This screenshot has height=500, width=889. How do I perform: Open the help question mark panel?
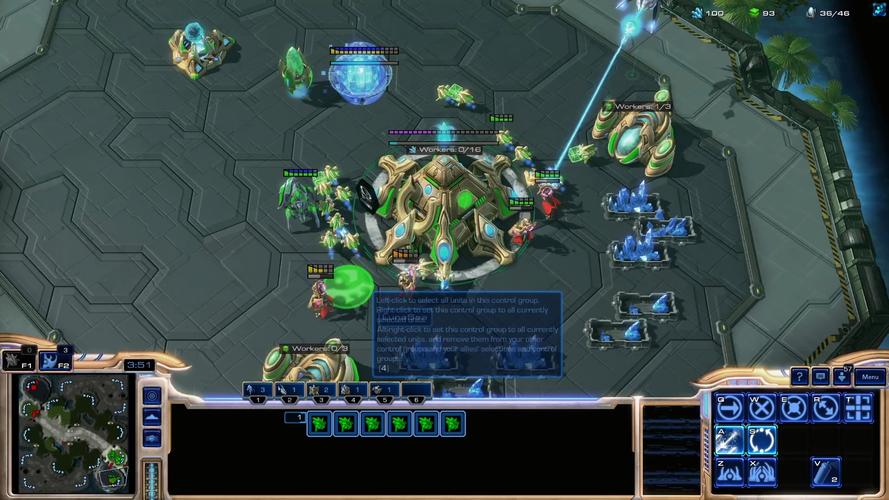point(799,377)
